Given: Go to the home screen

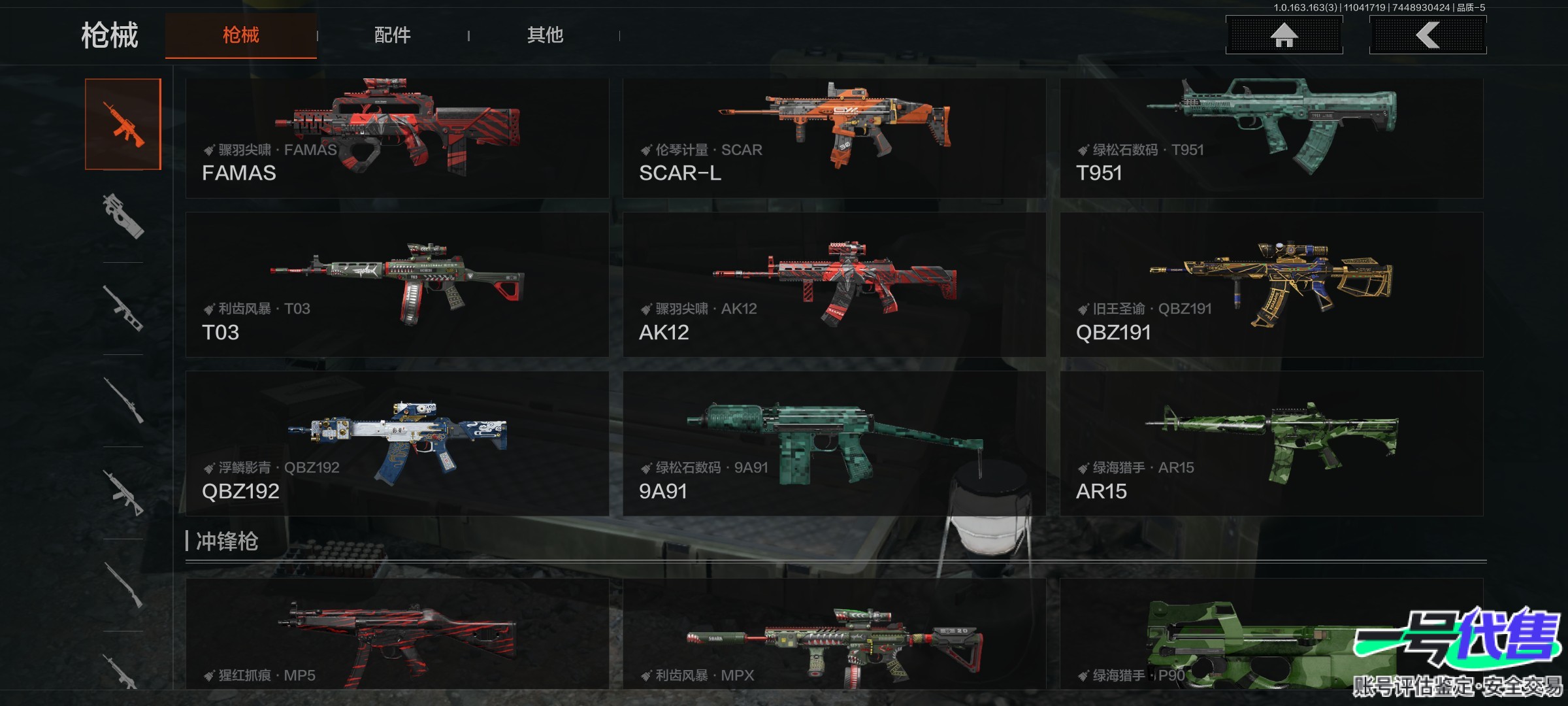Looking at the screenshot, I should [x=1284, y=35].
